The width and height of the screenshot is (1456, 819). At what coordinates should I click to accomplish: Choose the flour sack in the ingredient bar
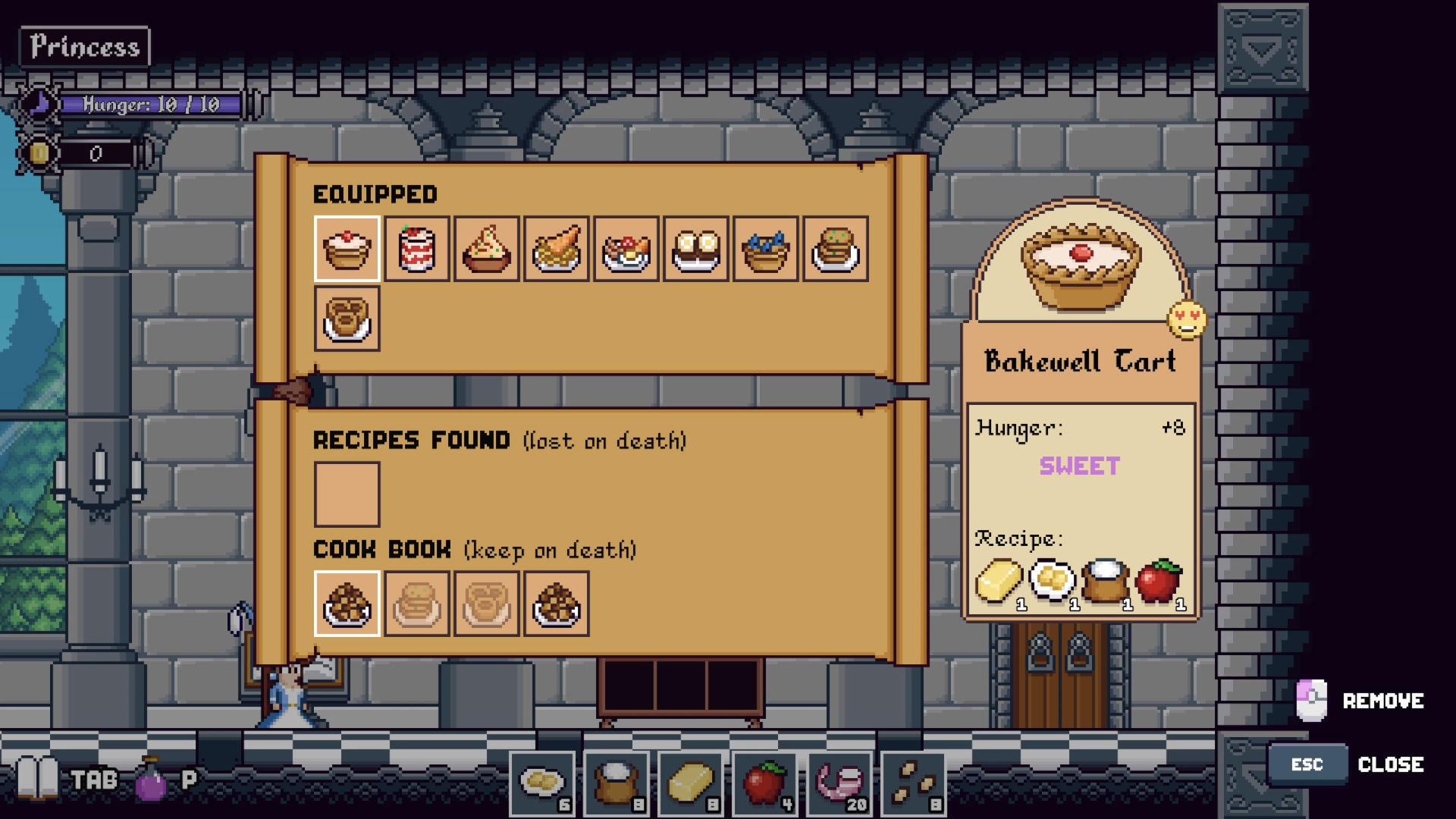coord(616,783)
